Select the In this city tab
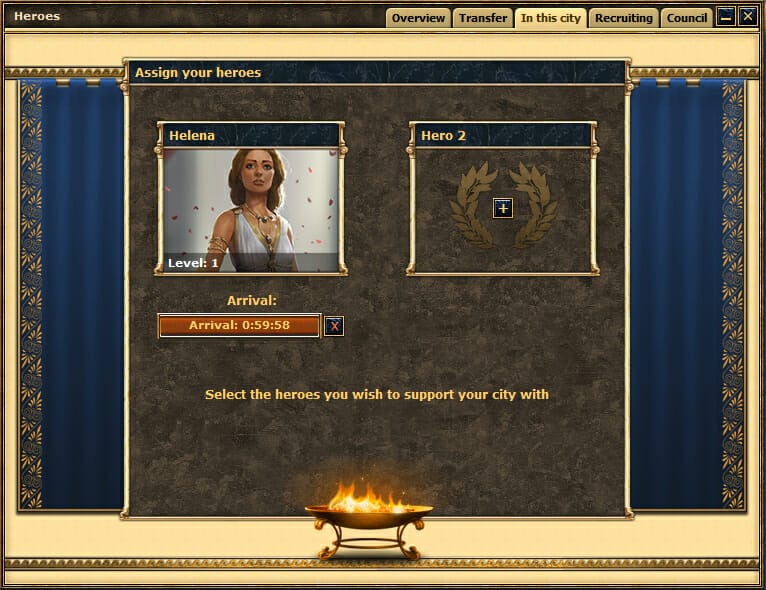The height and width of the screenshot is (590, 766). [x=550, y=18]
